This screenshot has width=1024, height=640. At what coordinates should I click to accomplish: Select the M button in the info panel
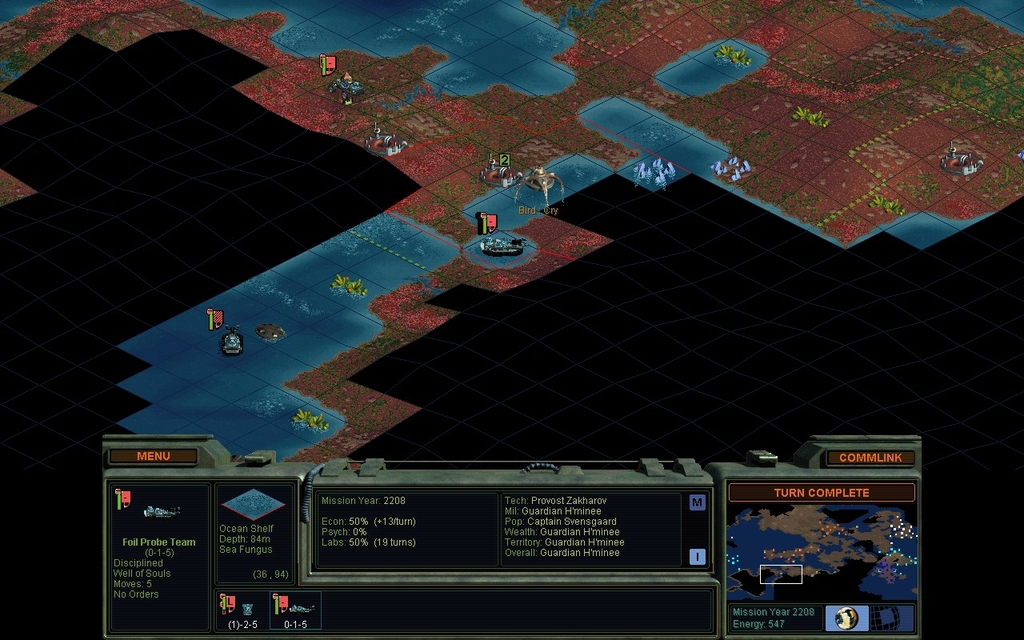pos(697,502)
